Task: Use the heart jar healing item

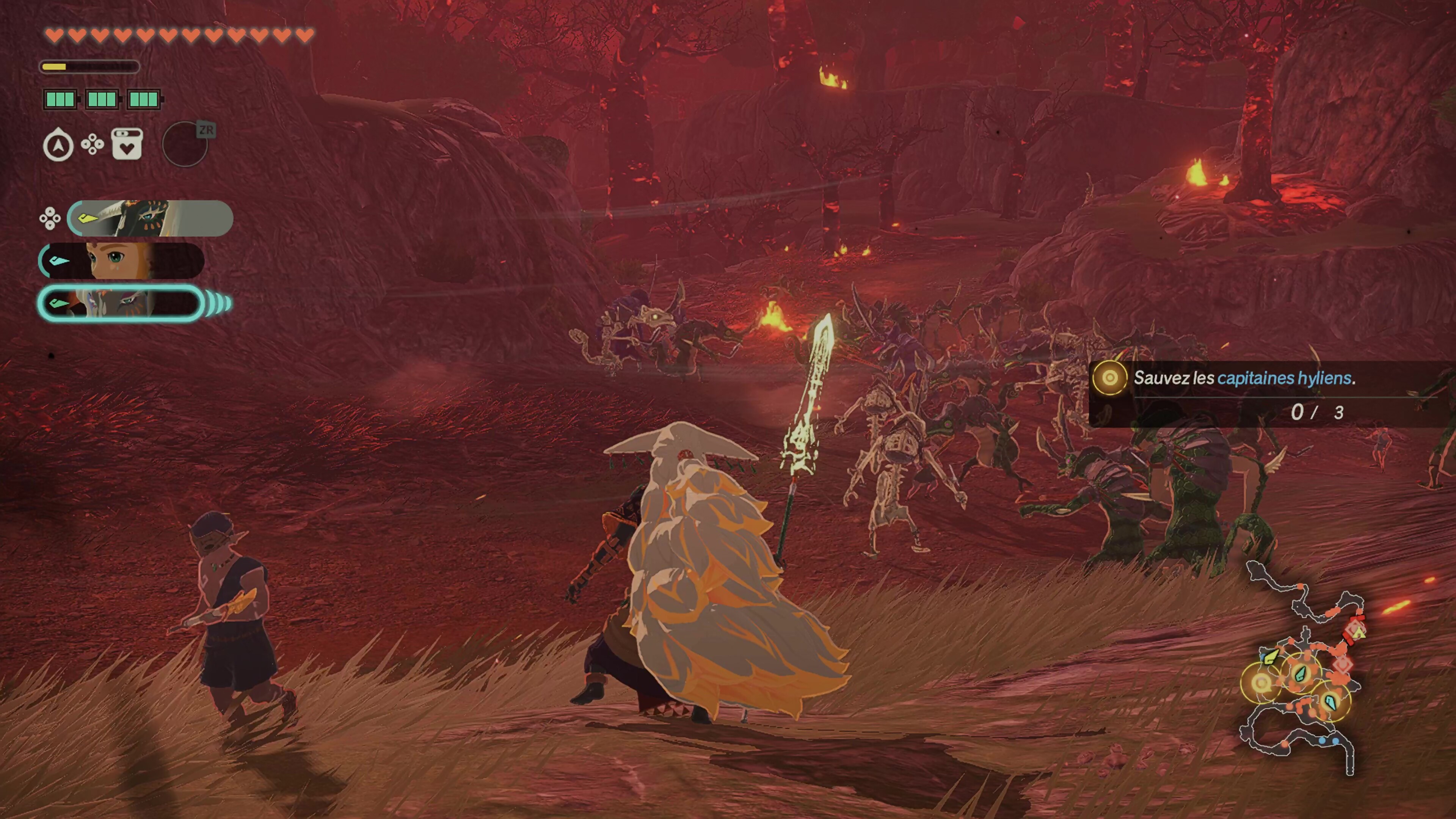Action: (x=127, y=144)
